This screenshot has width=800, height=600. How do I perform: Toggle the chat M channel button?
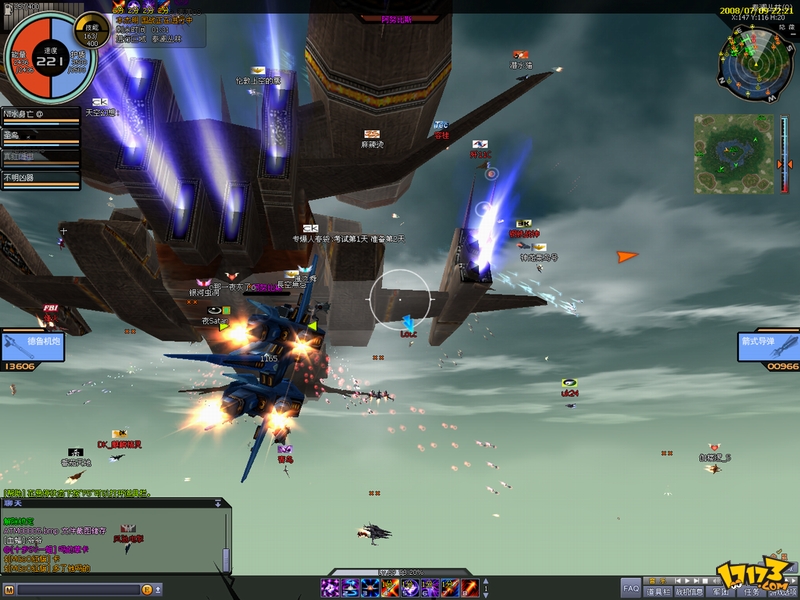point(9,590)
